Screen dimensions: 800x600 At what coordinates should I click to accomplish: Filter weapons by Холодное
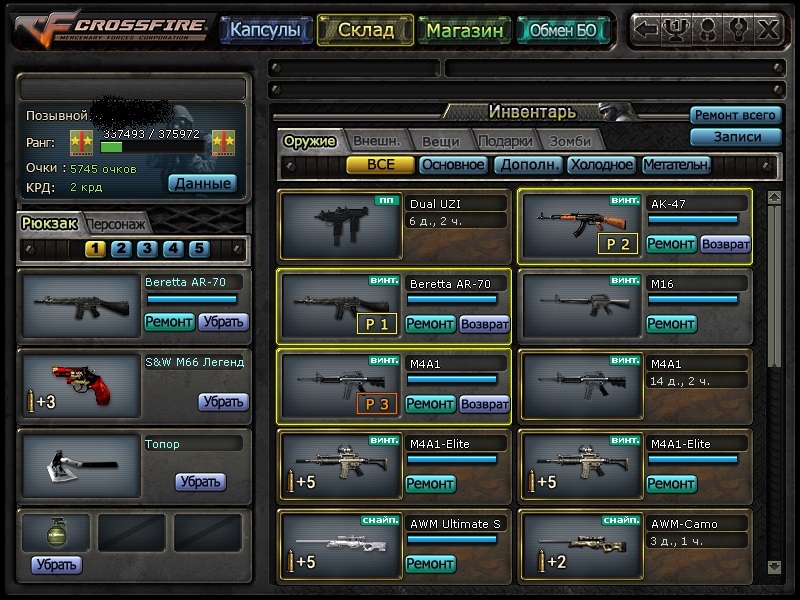[x=600, y=165]
